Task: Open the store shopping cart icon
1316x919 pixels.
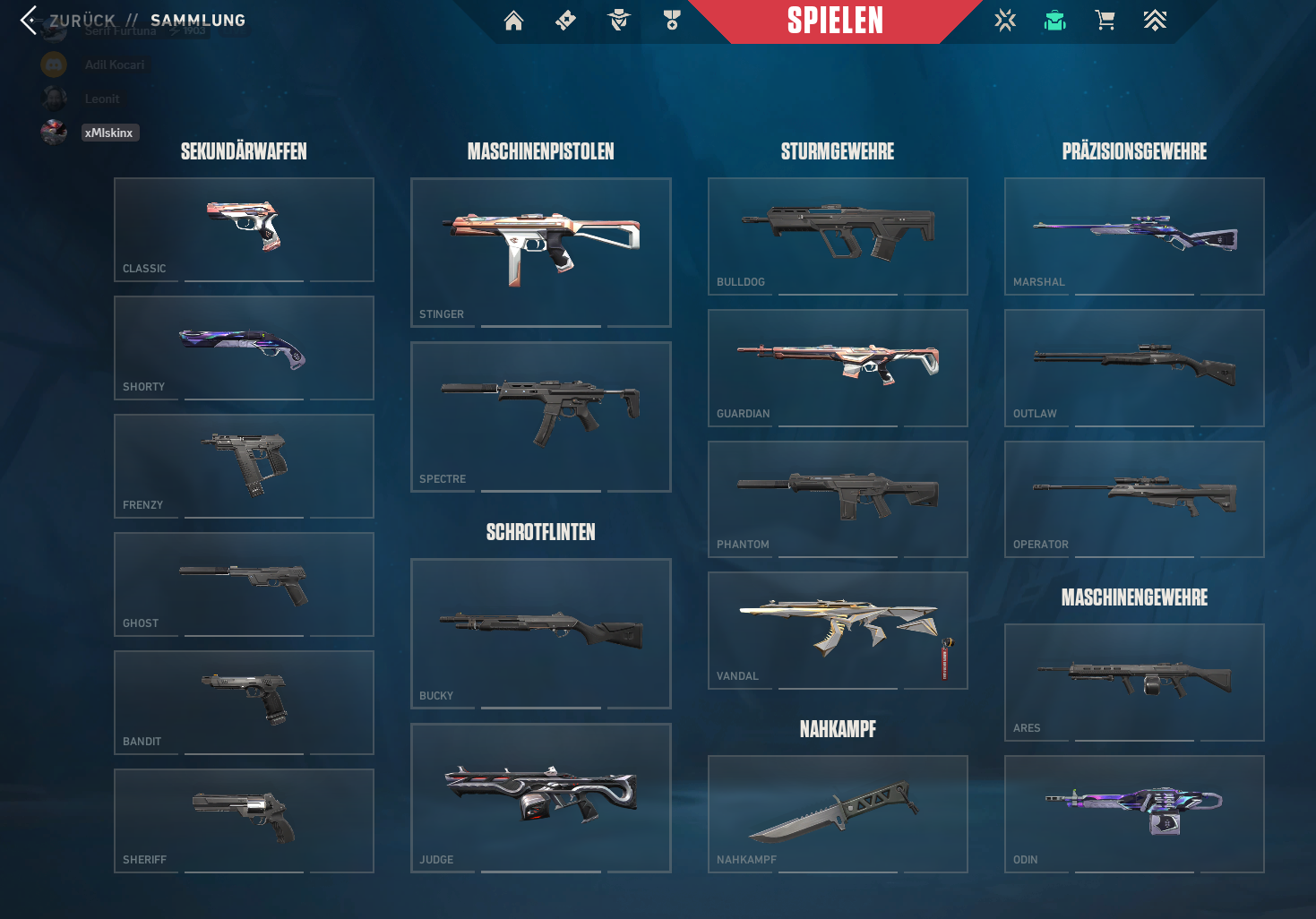Action: [x=1105, y=21]
